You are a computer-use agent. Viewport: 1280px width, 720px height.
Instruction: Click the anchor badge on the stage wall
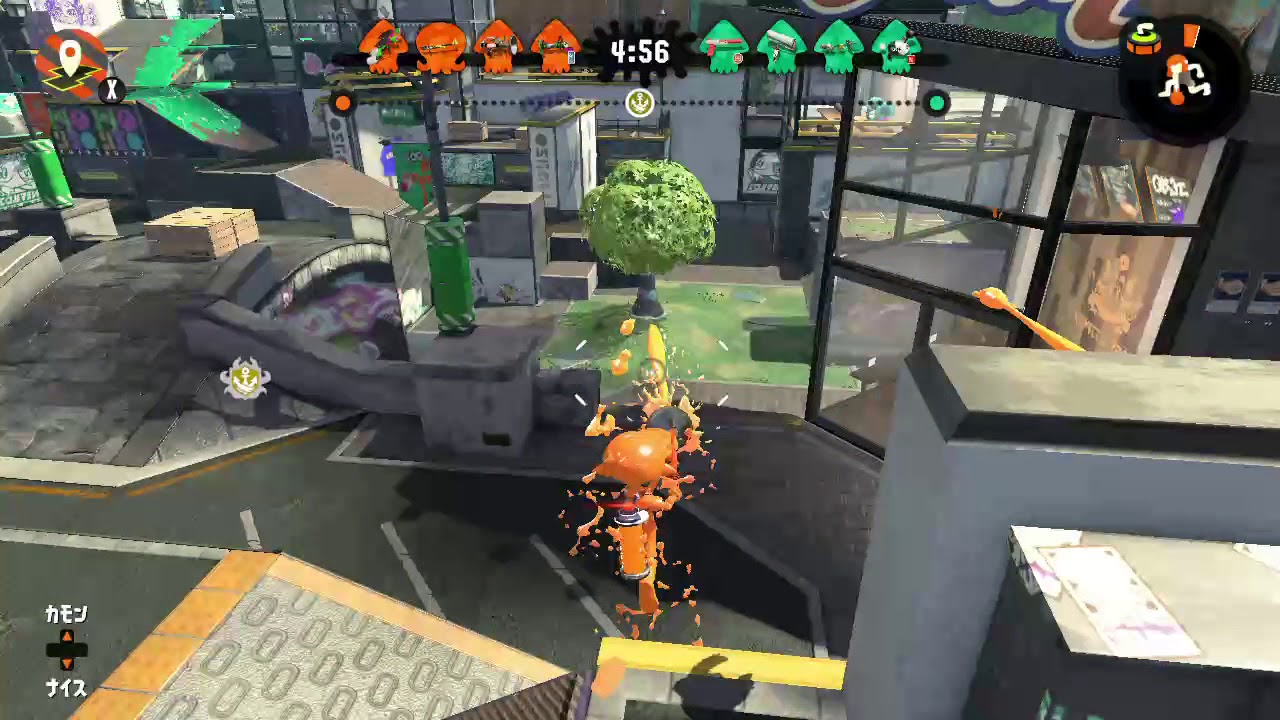tap(246, 380)
